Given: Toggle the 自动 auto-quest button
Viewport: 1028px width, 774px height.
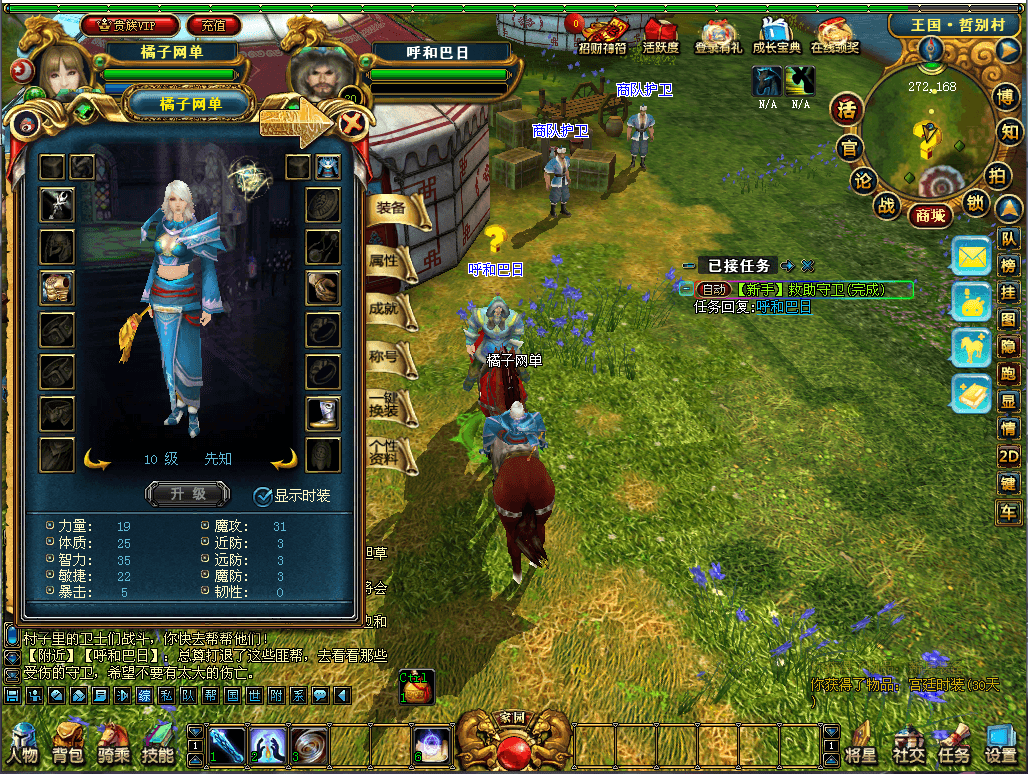Looking at the screenshot, I should coord(714,290).
